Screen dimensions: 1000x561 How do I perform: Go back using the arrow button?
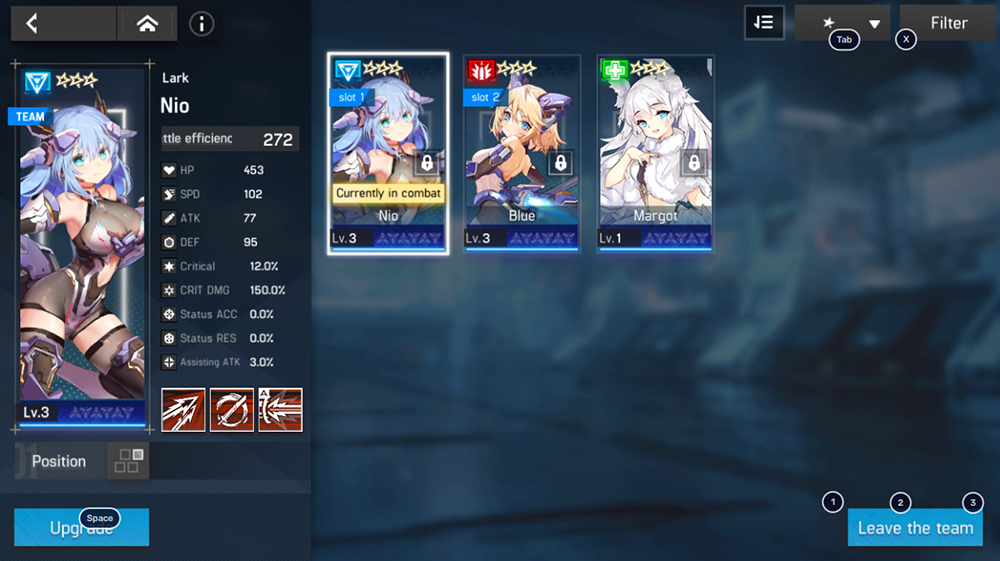[x=32, y=23]
